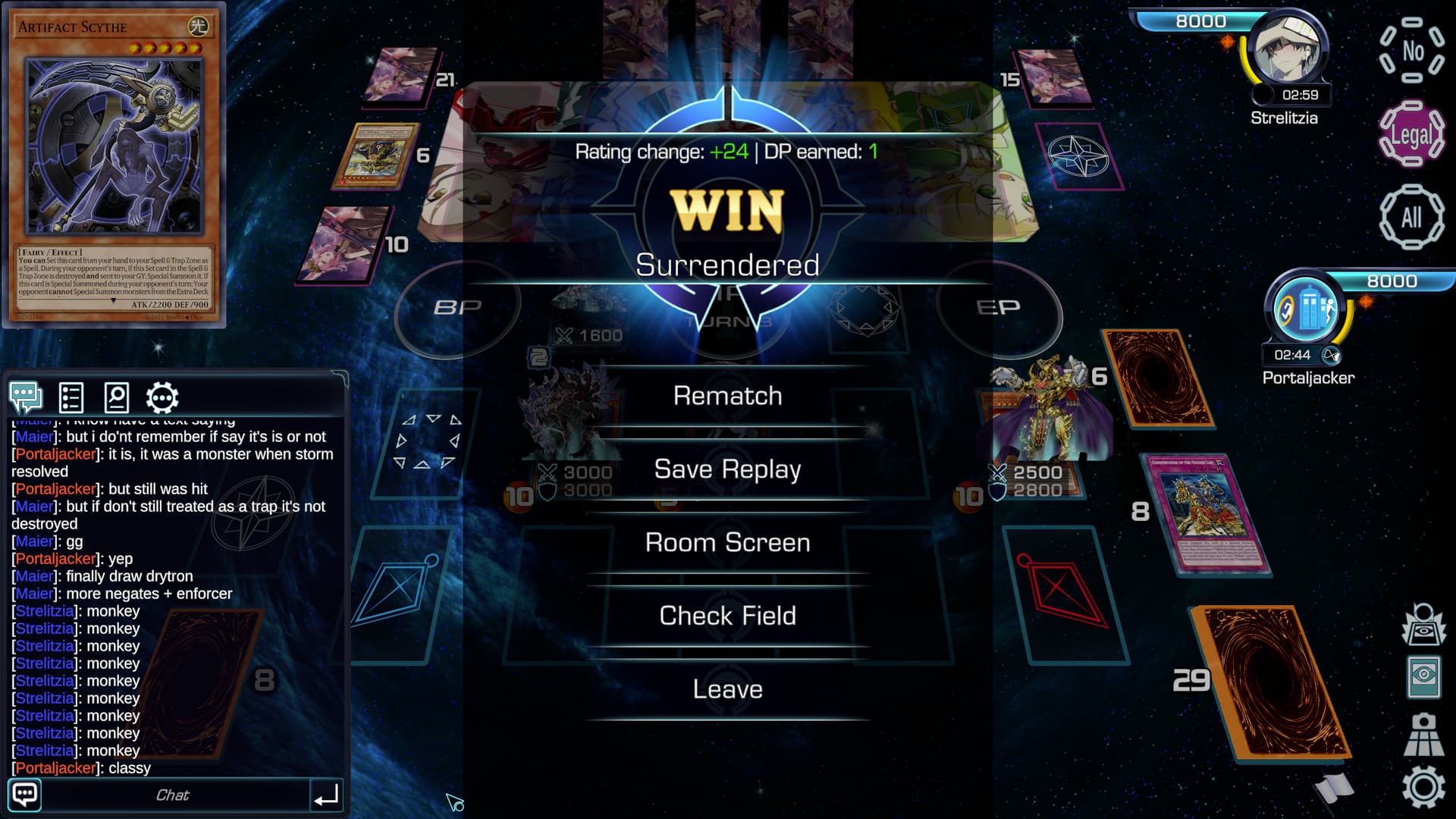
Task: Open the card search magnifier tab
Action: [x=116, y=397]
